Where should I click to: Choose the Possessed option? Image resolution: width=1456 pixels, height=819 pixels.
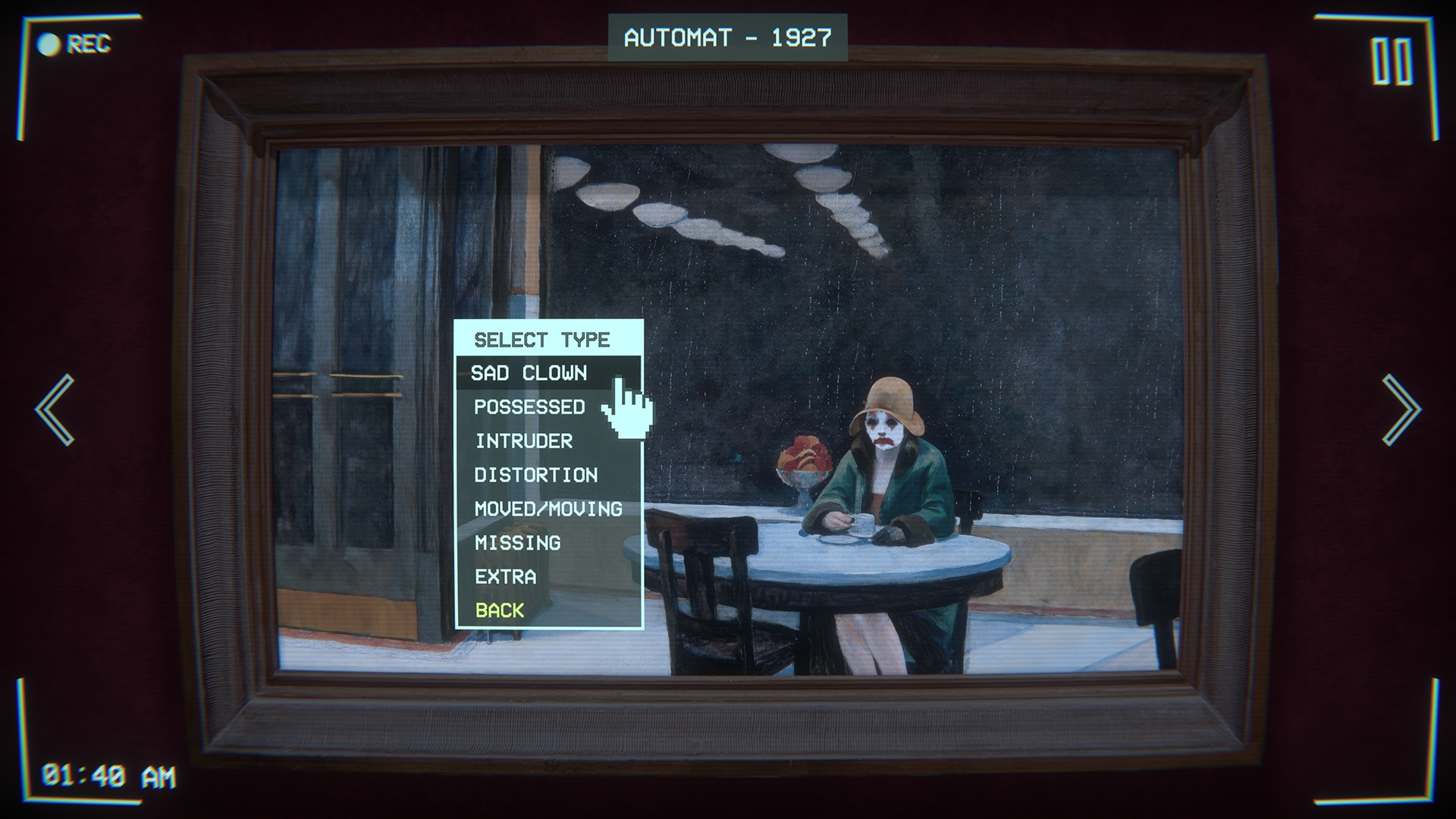529,407
